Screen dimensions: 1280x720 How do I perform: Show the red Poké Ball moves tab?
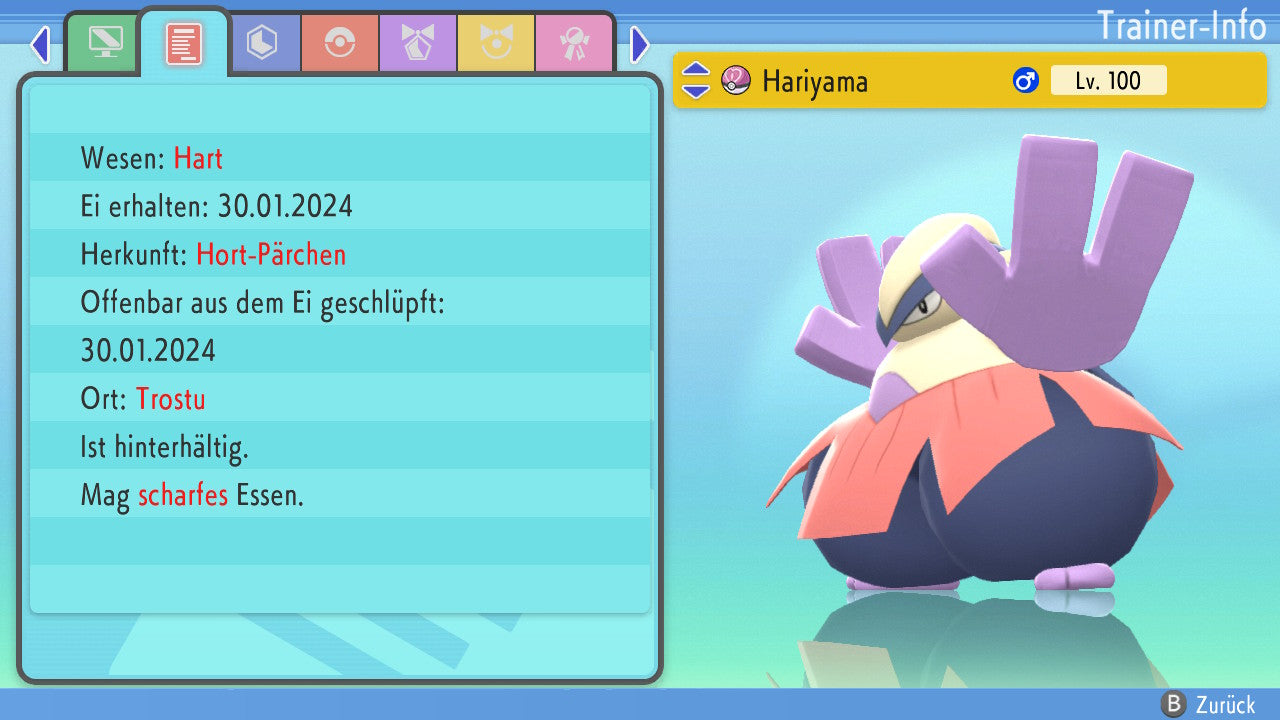click(340, 43)
